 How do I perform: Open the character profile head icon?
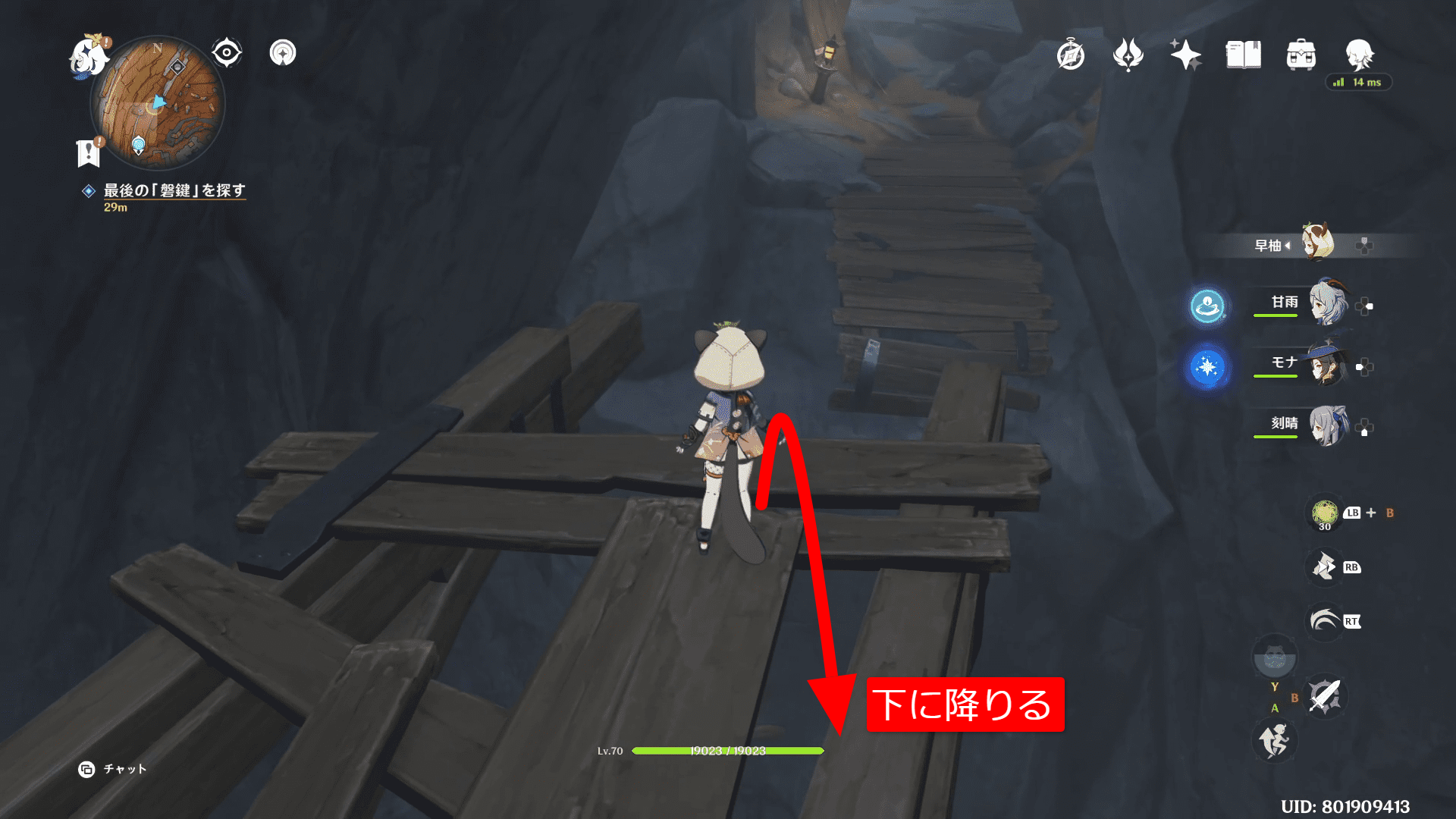point(1358,55)
